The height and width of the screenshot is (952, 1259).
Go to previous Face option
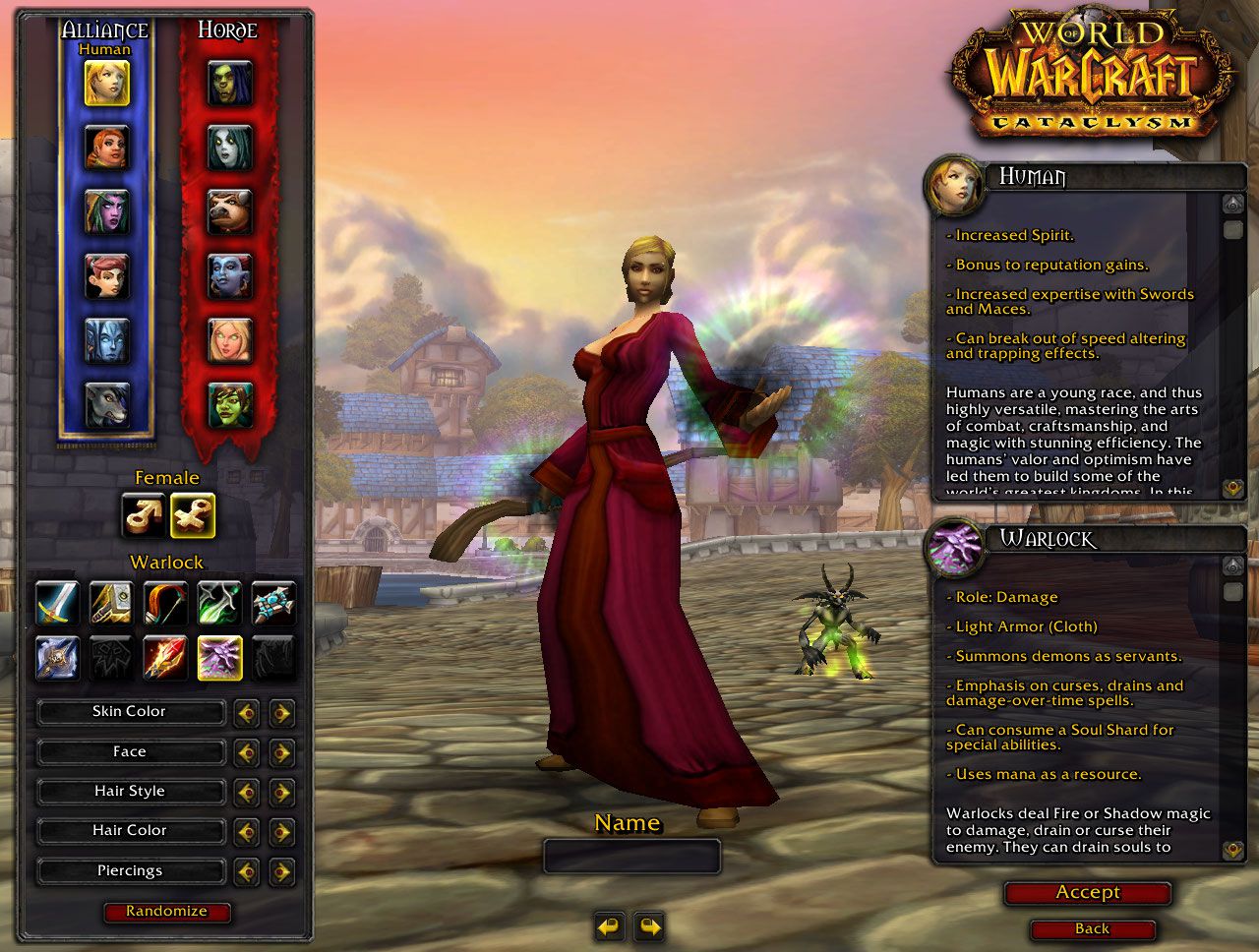point(246,752)
